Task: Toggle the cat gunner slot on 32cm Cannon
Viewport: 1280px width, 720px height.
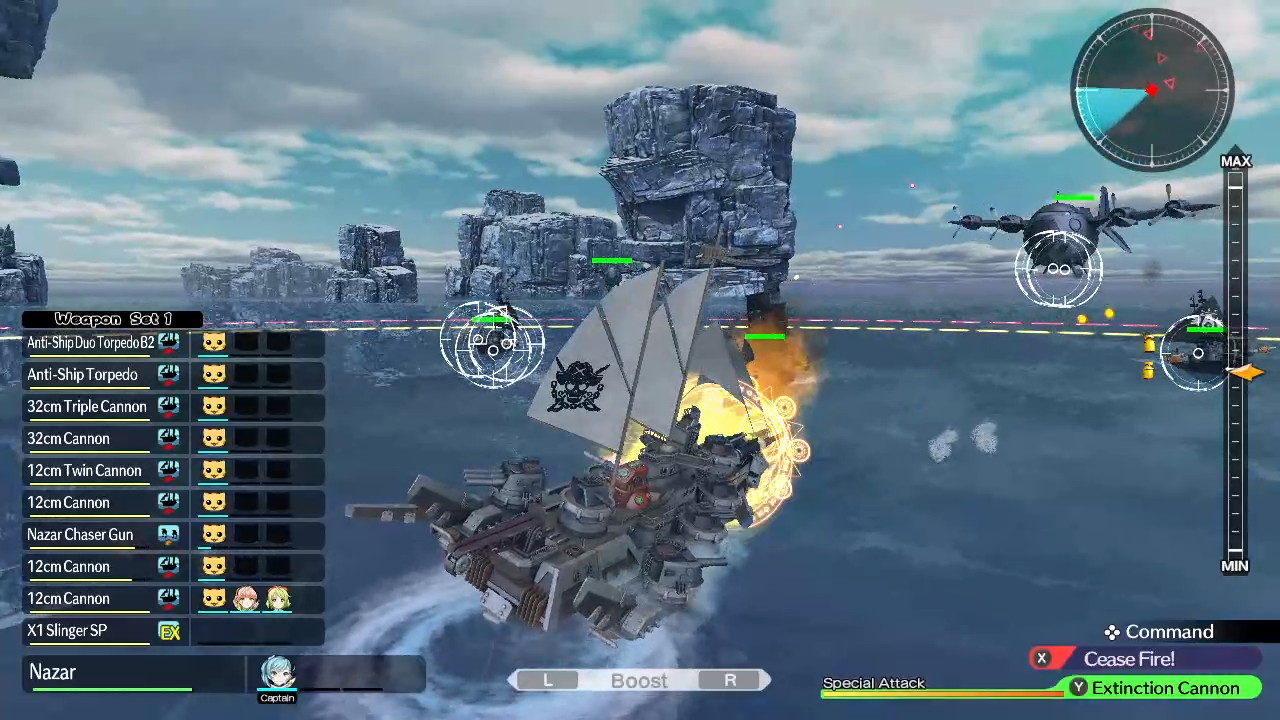Action: click(213, 438)
